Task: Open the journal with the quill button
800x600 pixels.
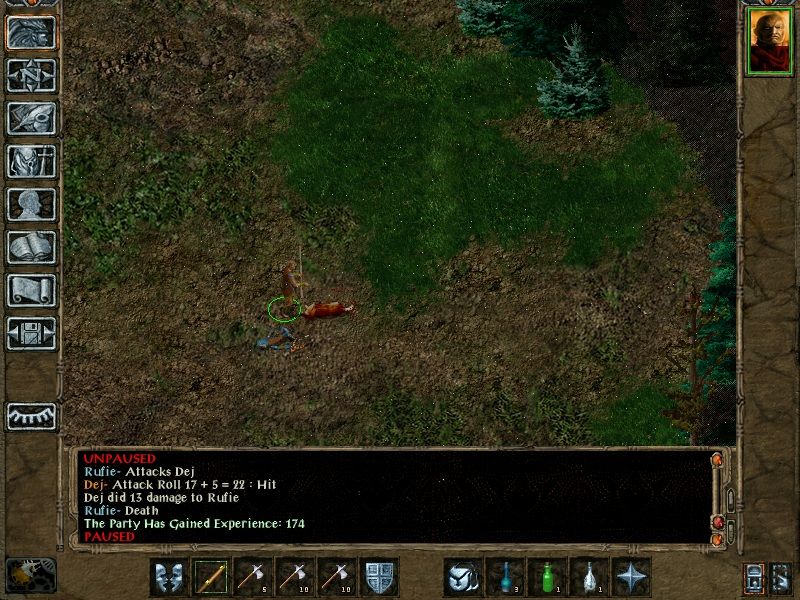Action: (x=32, y=118)
